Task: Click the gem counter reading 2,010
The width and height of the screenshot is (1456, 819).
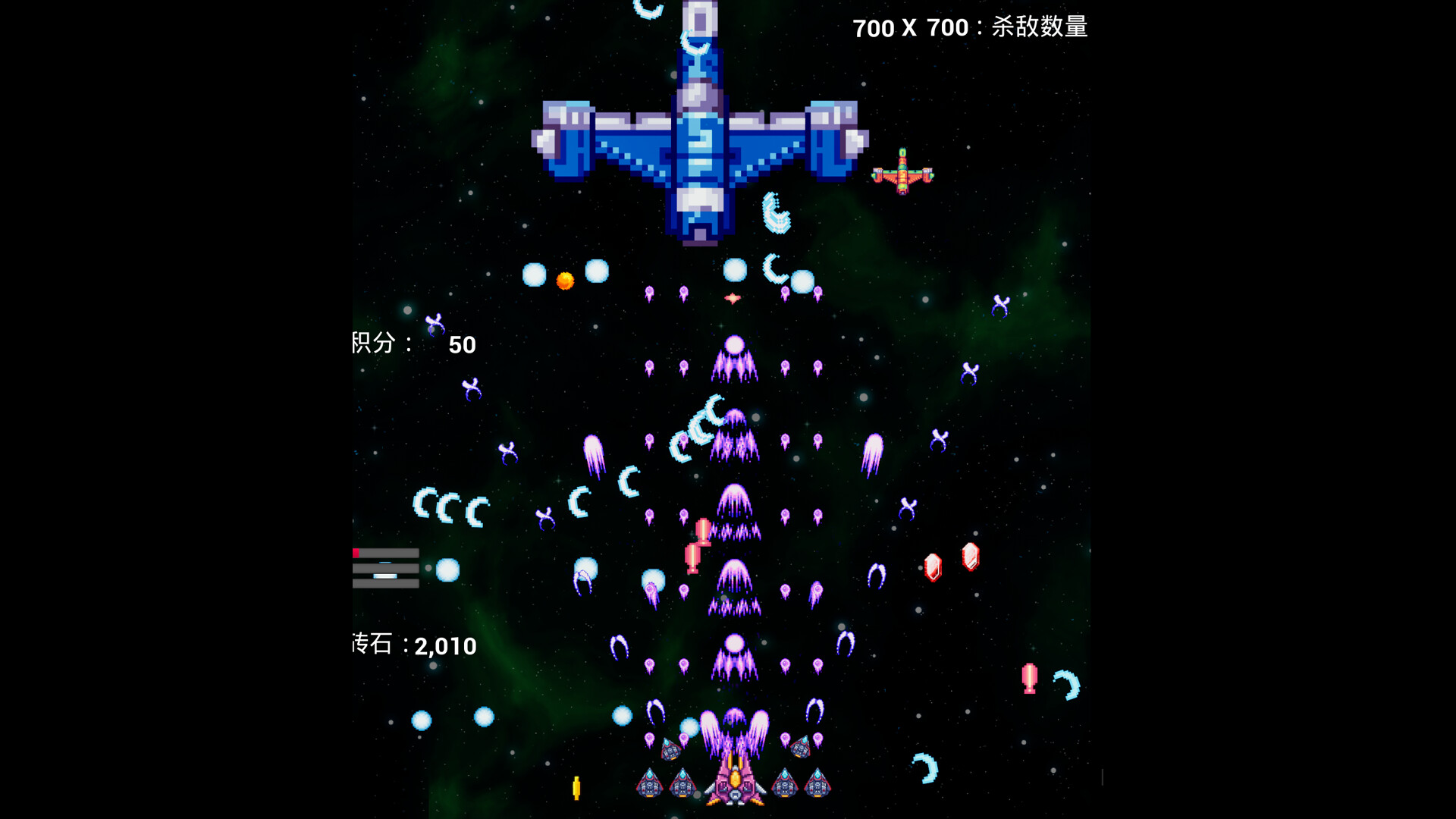Action: 444,647
